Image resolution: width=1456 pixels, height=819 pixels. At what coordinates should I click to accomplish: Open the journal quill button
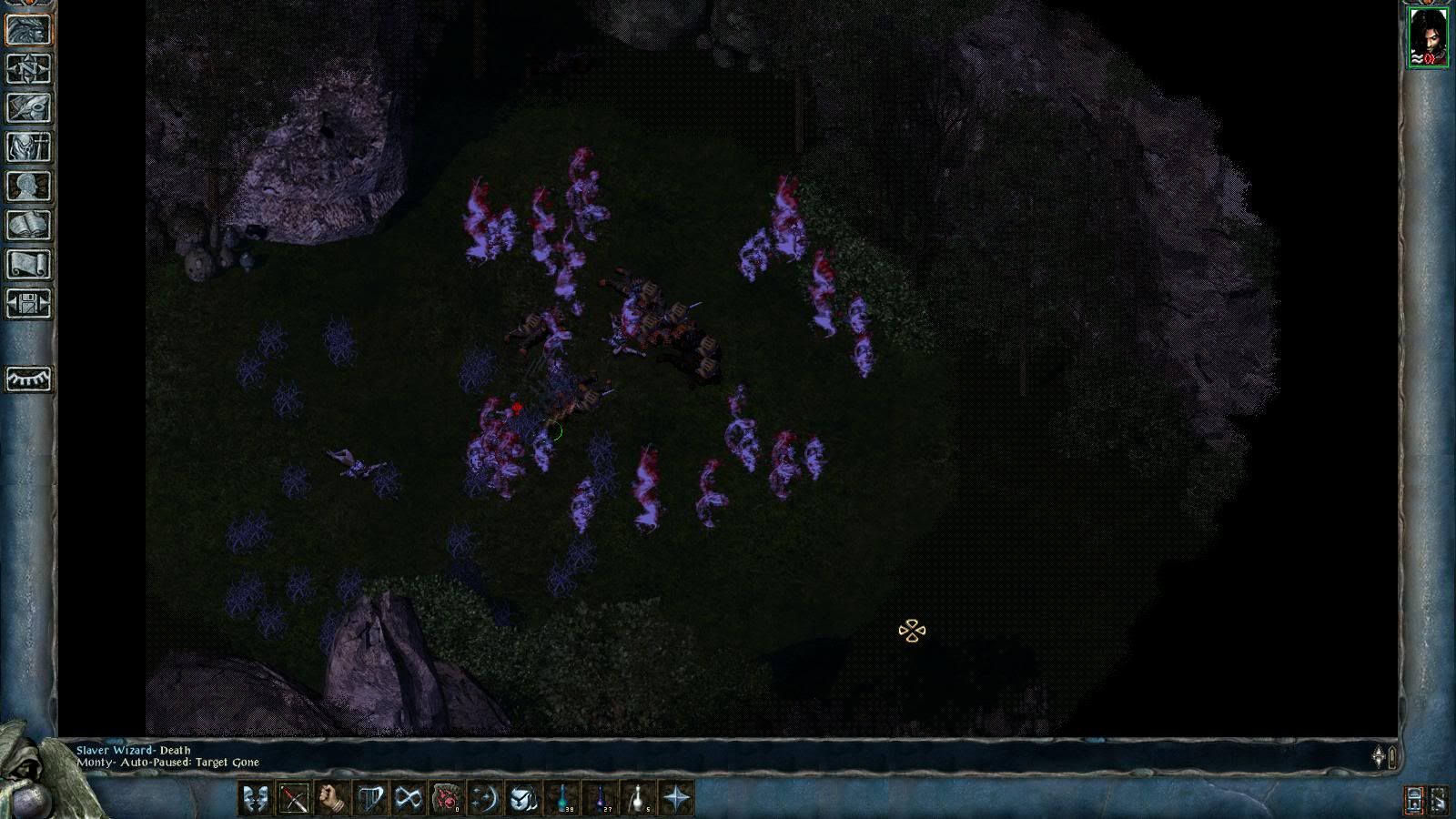(29, 108)
